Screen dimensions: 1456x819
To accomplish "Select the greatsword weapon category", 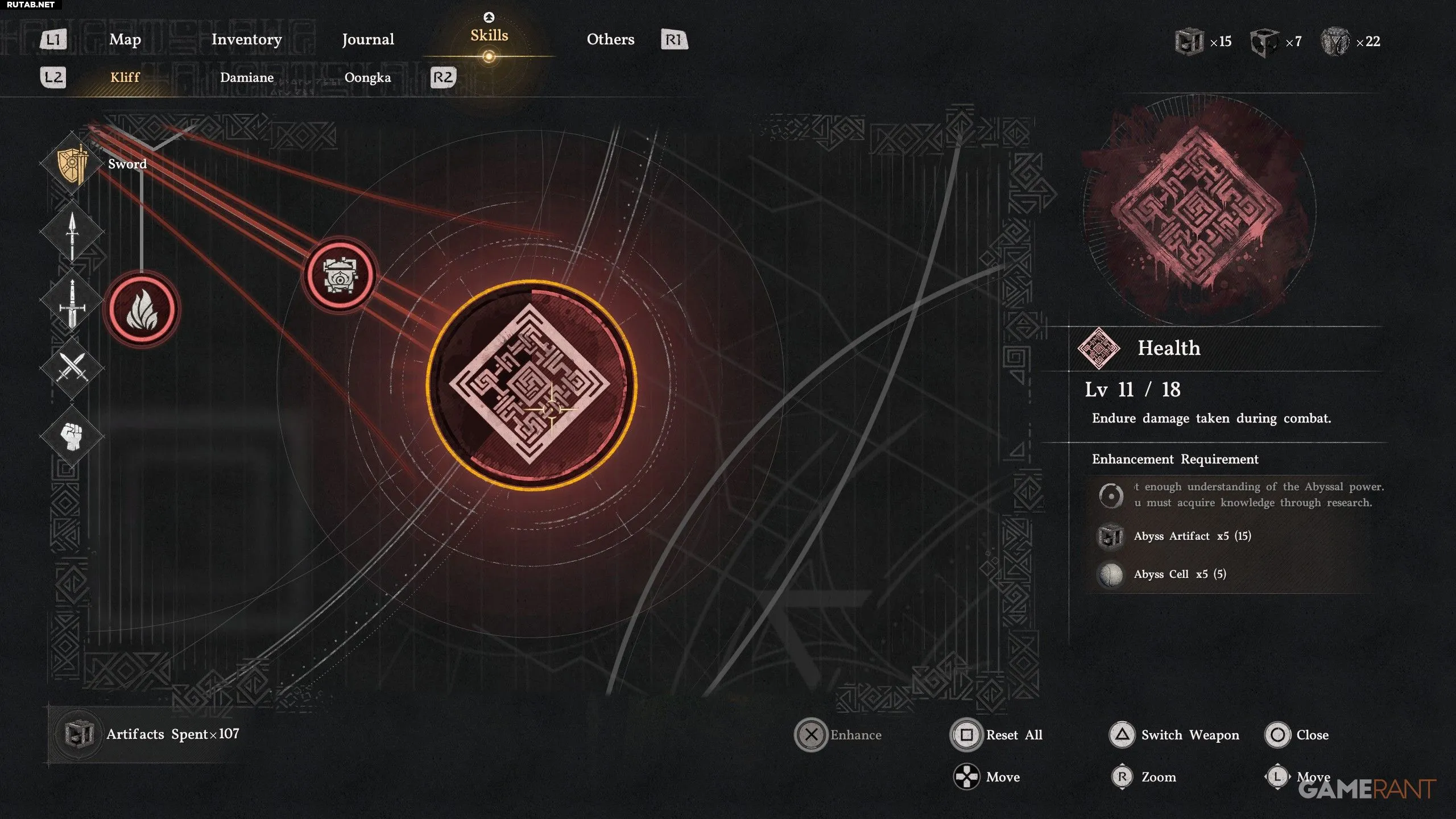I will 72,301.
